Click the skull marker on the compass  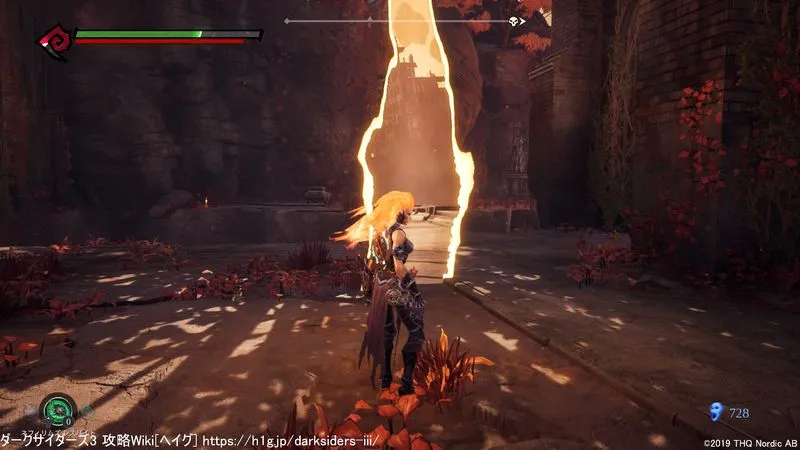coord(515,20)
